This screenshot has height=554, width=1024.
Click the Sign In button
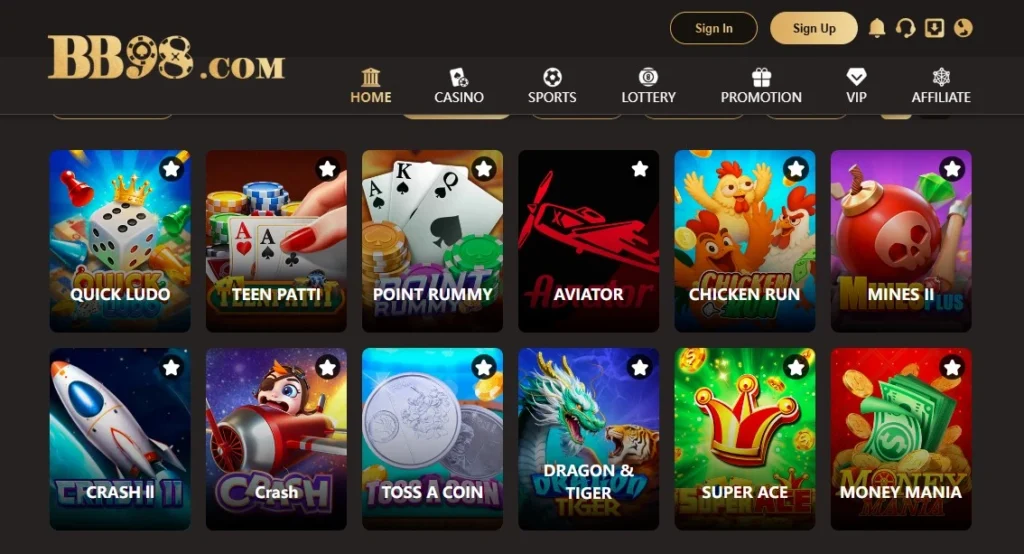pyautogui.click(x=713, y=28)
